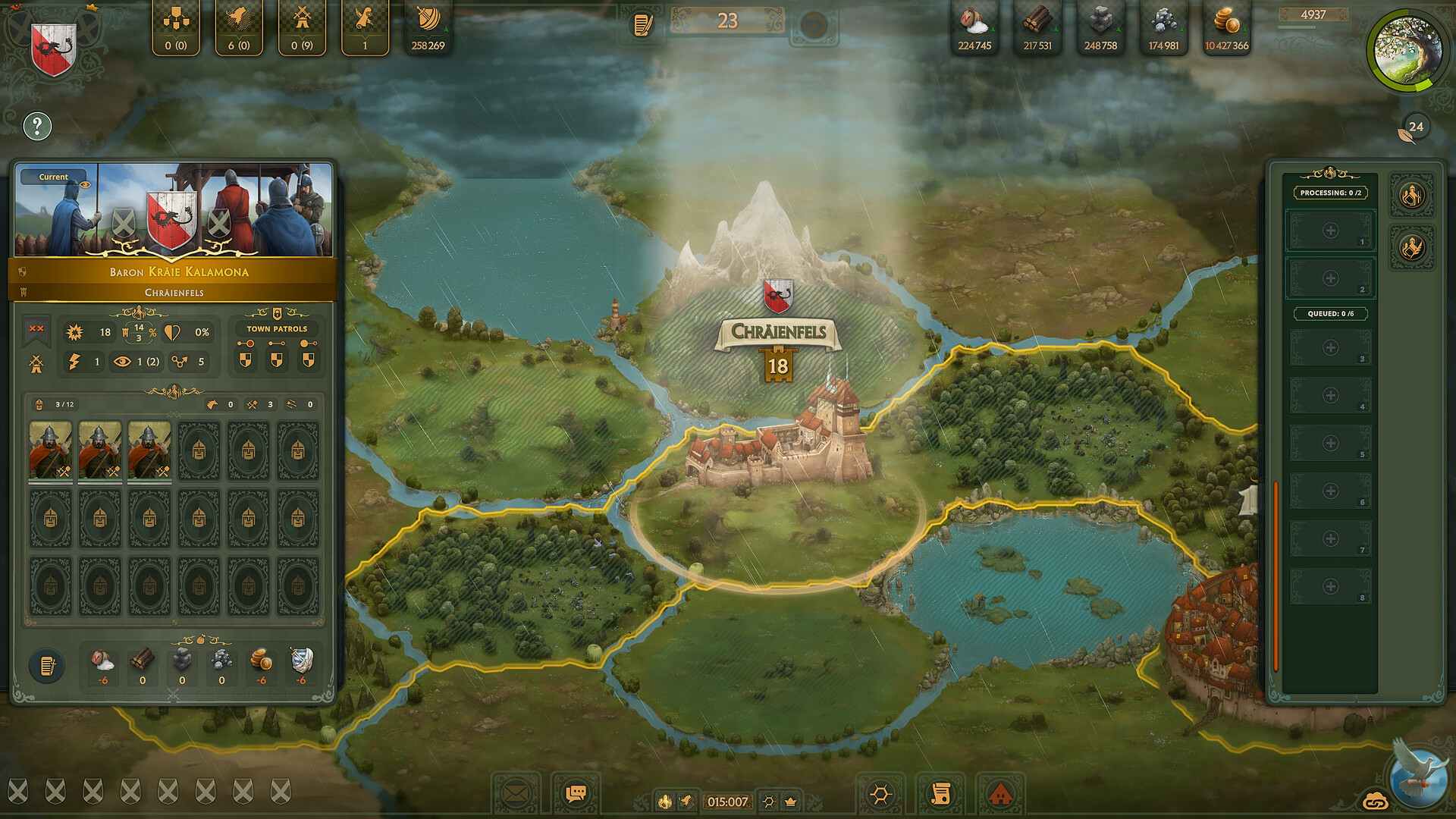Select the large hexagon map view button
The height and width of the screenshot is (819, 1456).
pos(880,794)
